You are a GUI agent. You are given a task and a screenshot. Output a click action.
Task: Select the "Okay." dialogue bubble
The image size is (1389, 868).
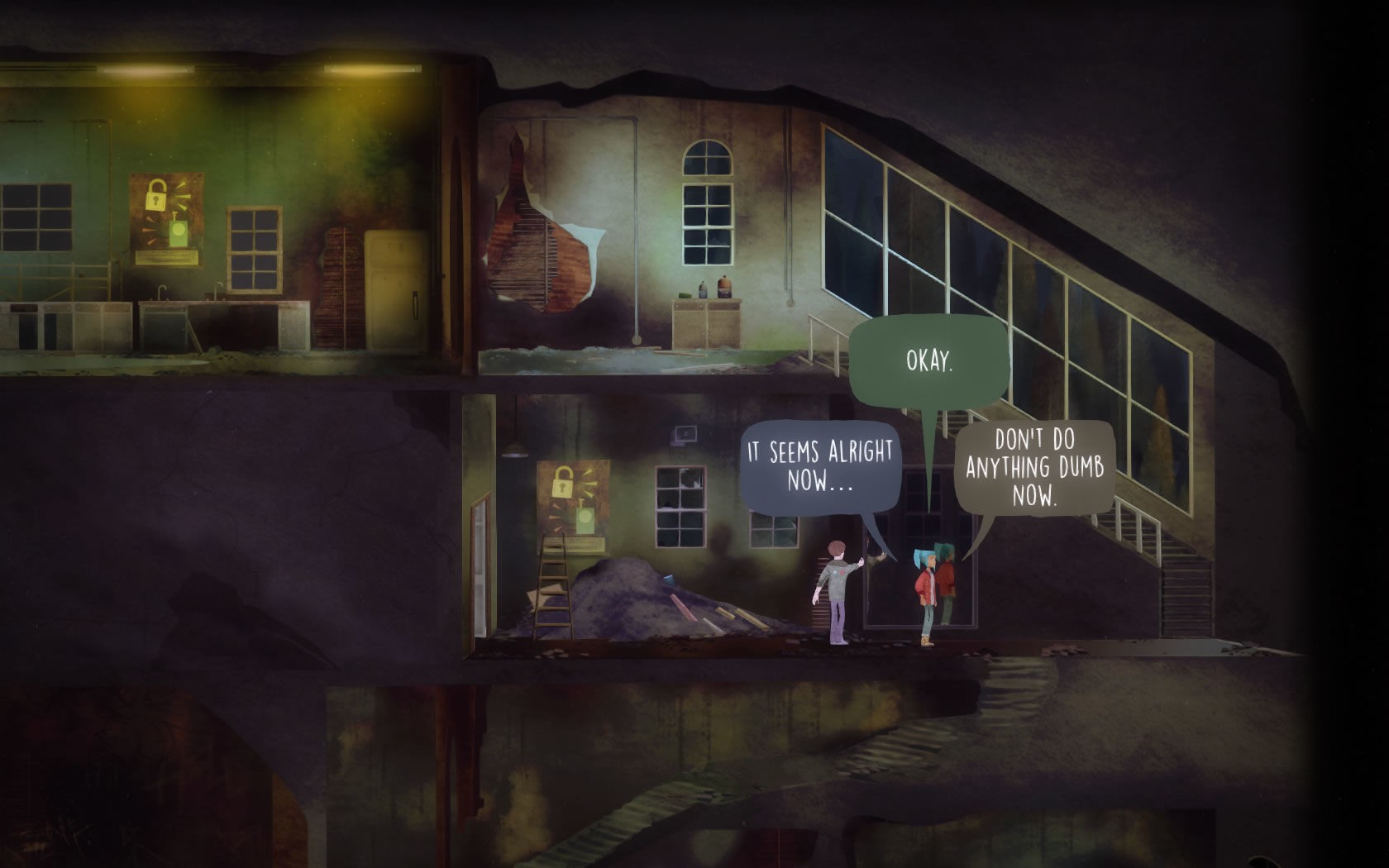pos(929,362)
